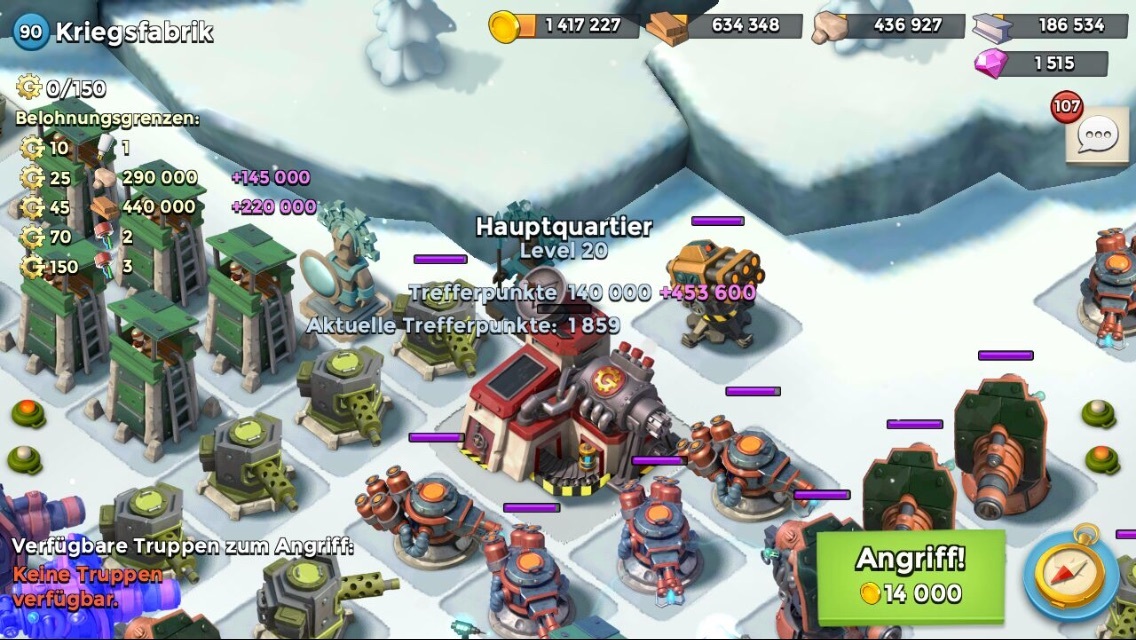1136x640 pixels.
Task: Start the attack with the Angriff! button
Action: pyautogui.click(x=910, y=575)
